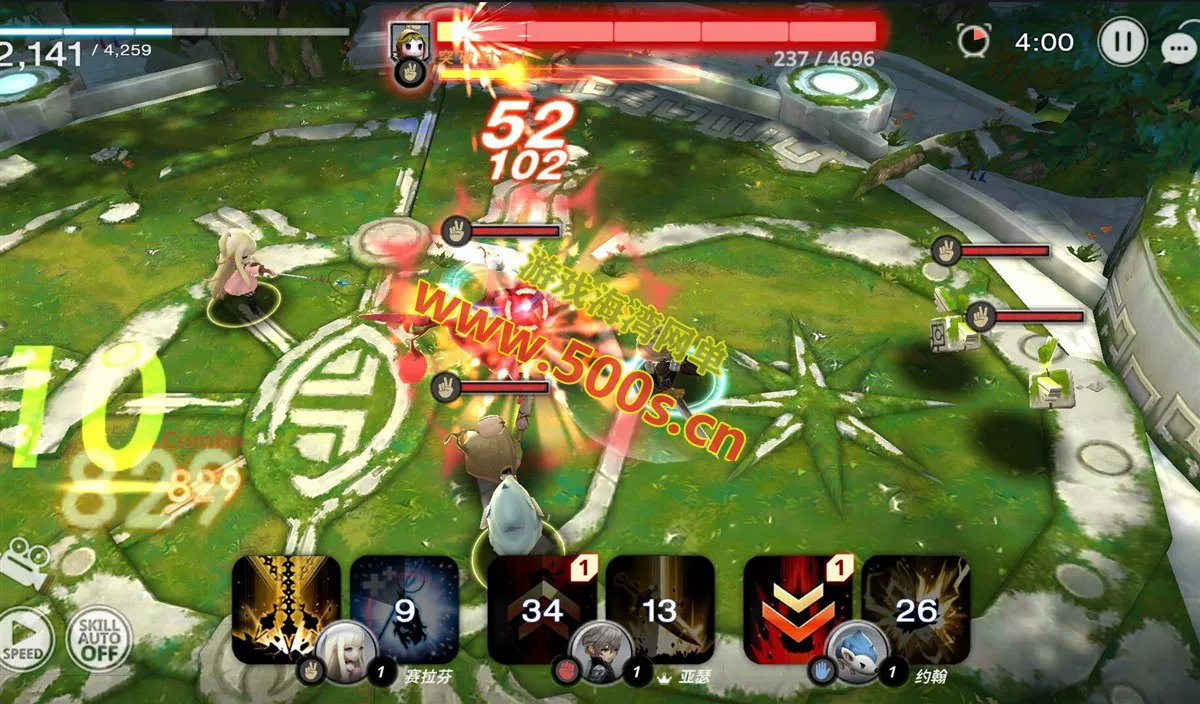Click the boss portrait beside the health bar
Viewport: 1200px width, 704px height.
[x=410, y=42]
